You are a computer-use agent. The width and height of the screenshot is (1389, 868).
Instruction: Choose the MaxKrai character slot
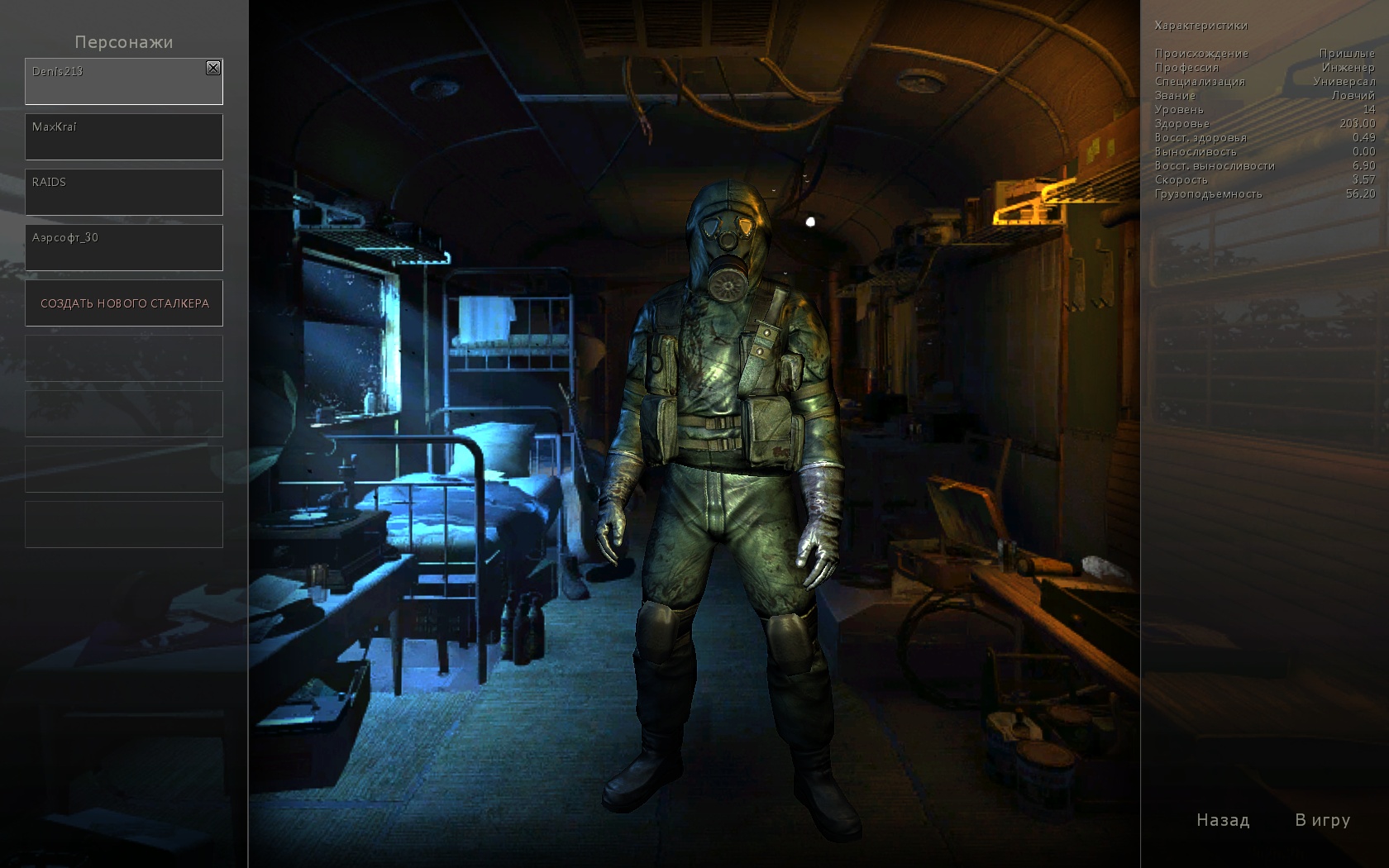[x=124, y=136]
